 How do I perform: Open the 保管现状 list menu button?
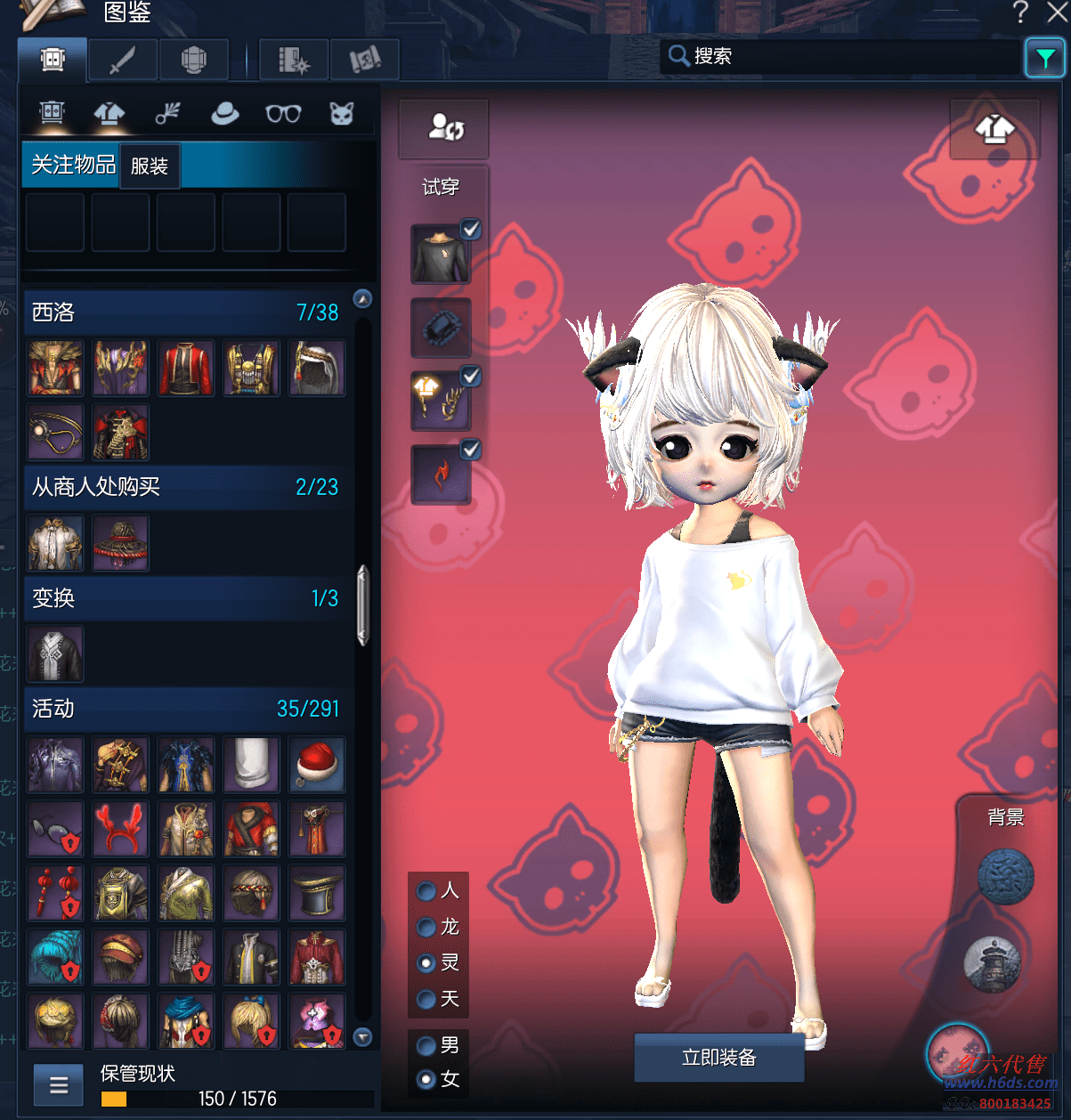[59, 1084]
